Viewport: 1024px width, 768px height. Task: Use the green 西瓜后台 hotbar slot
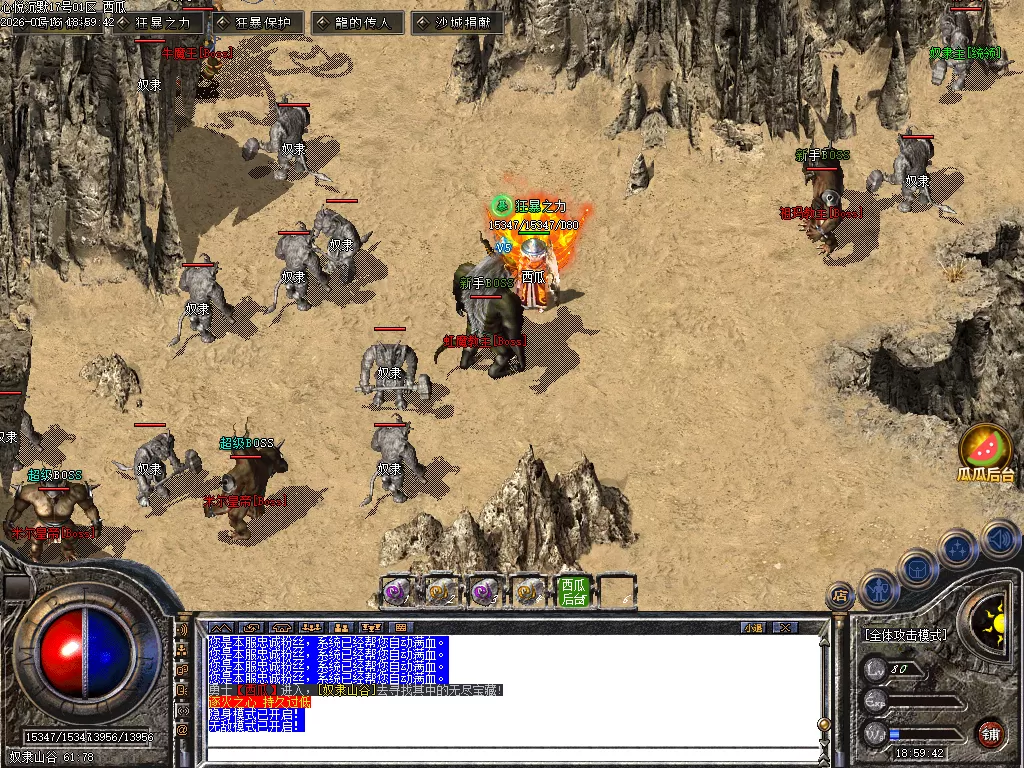(x=573, y=591)
